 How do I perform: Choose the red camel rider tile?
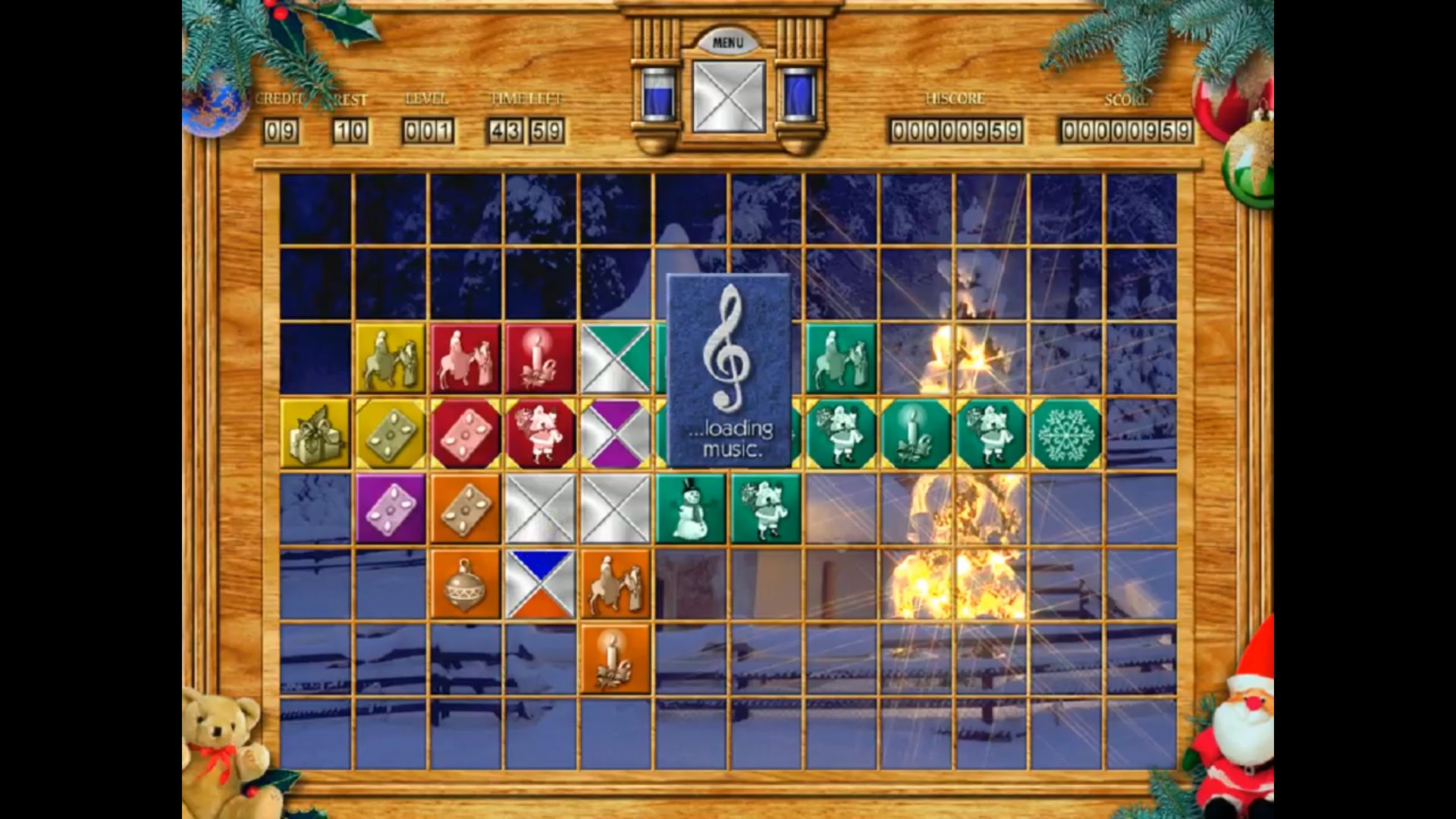pyautogui.click(x=466, y=359)
